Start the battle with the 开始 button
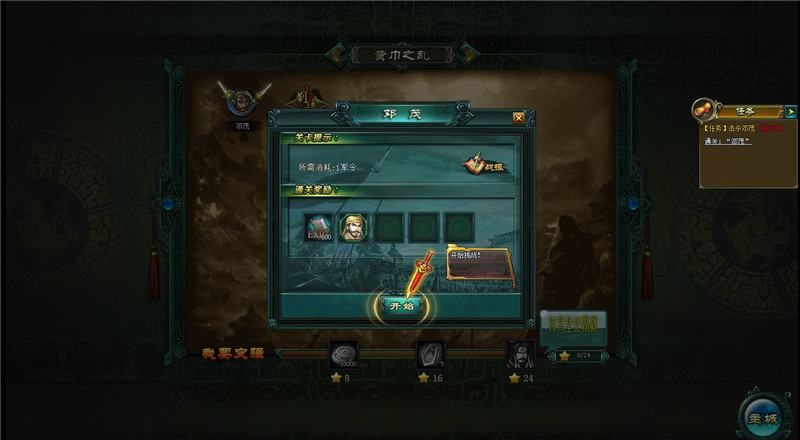Viewport: 800px width, 440px height. (401, 305)
